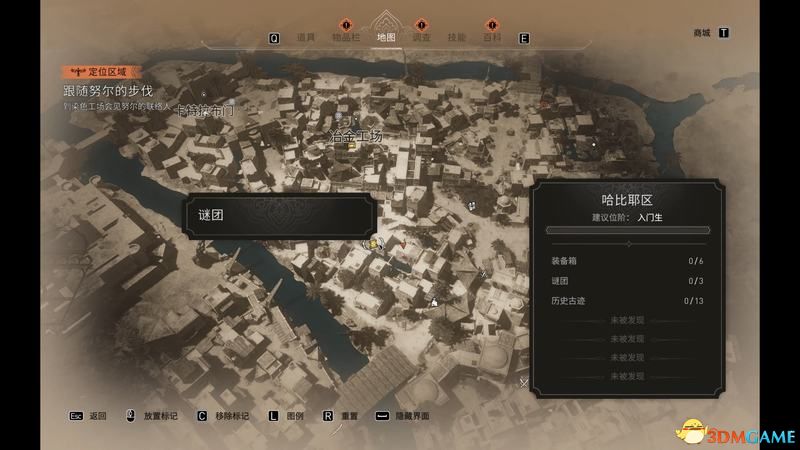Click the 冶金工场 map location label
Viewport: 800px width, 450px height.
356,134
